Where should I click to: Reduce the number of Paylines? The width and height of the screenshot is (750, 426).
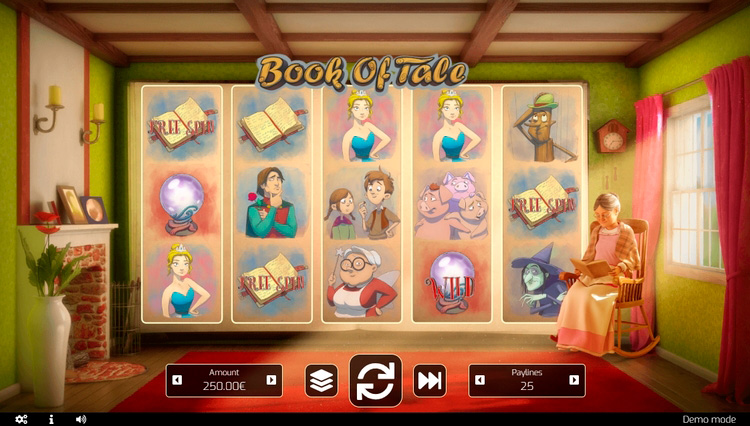pos(482,380)
